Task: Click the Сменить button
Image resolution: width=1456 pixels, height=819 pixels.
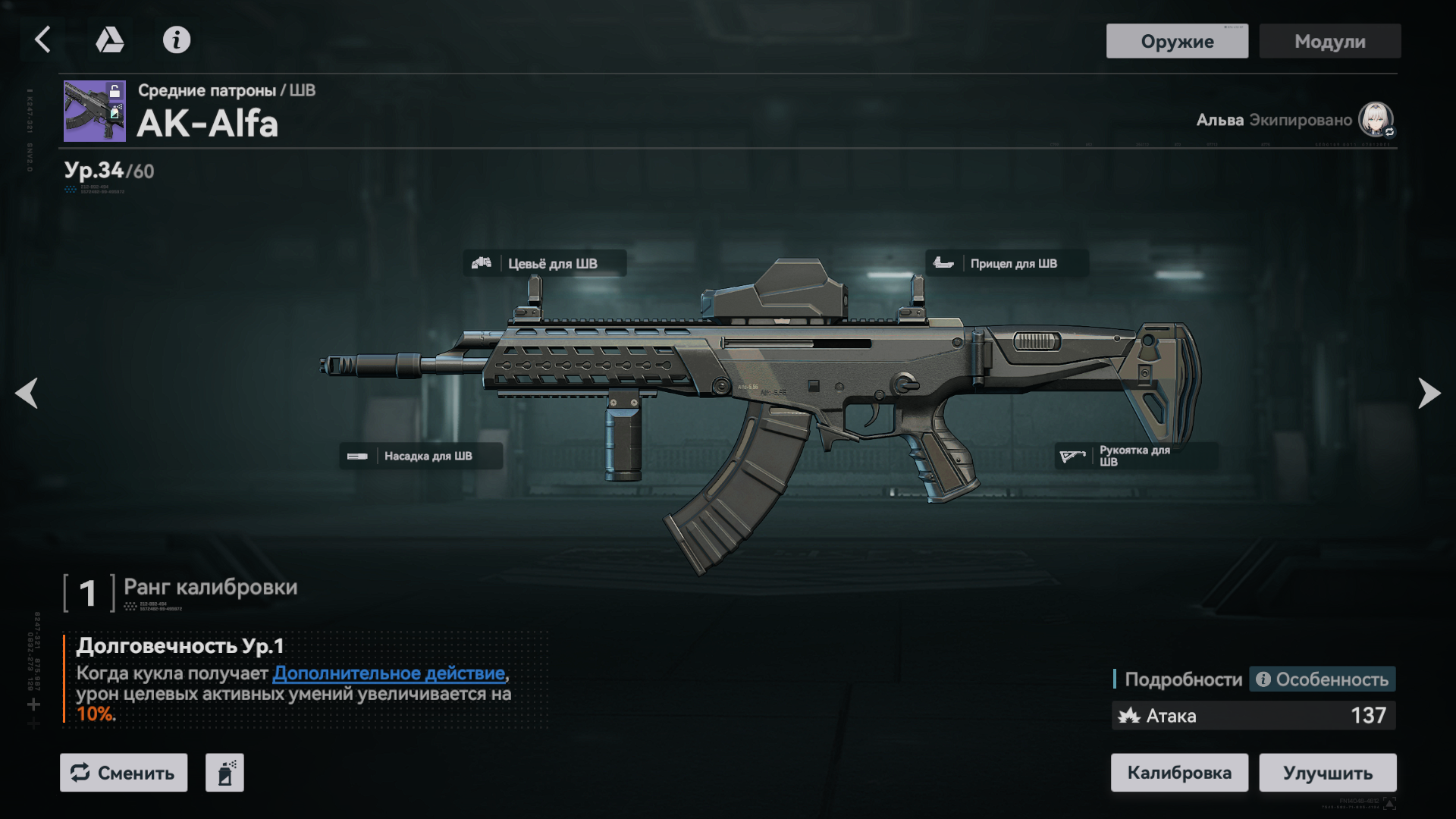Action: point(124,773)
